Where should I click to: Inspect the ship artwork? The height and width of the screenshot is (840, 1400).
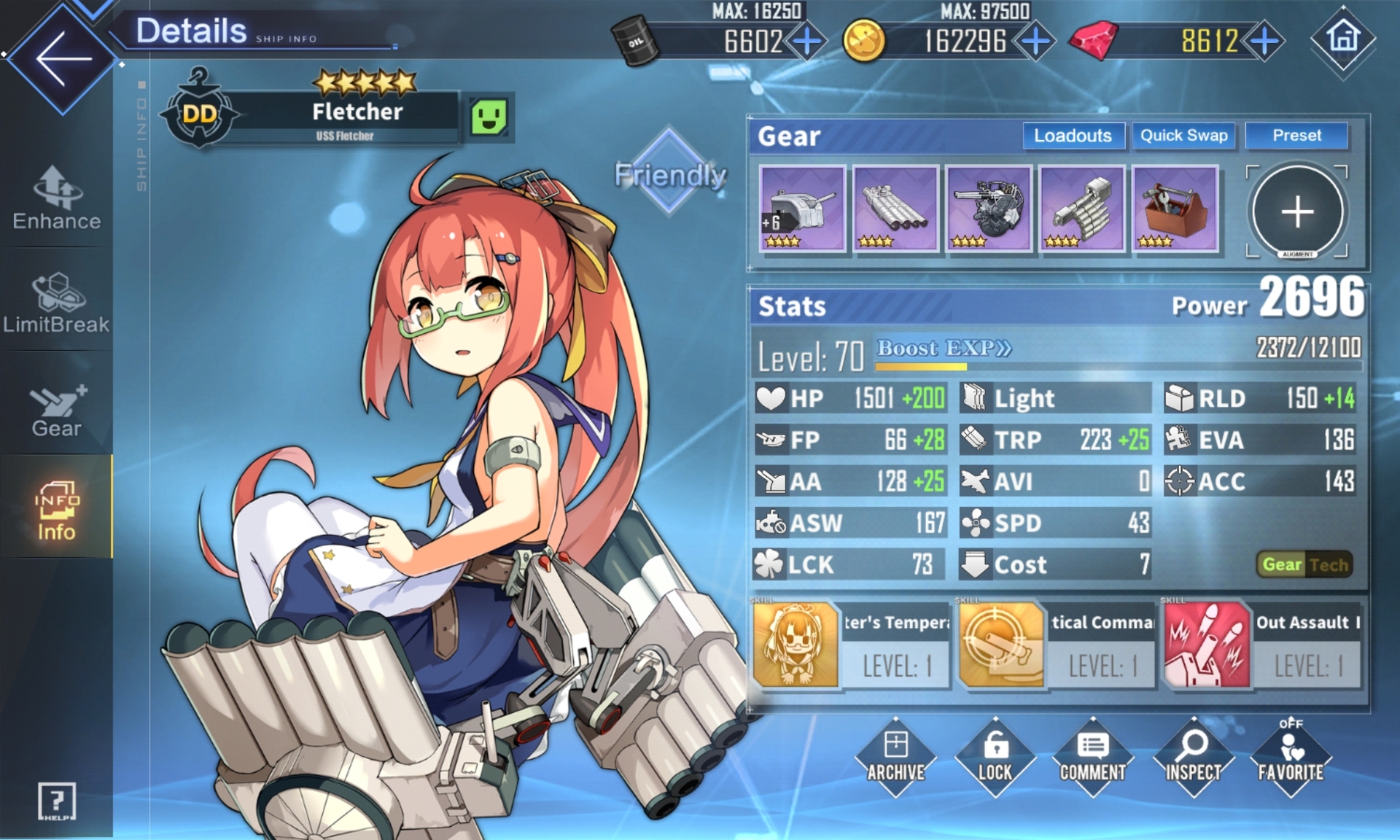[x=1193, y=757]
